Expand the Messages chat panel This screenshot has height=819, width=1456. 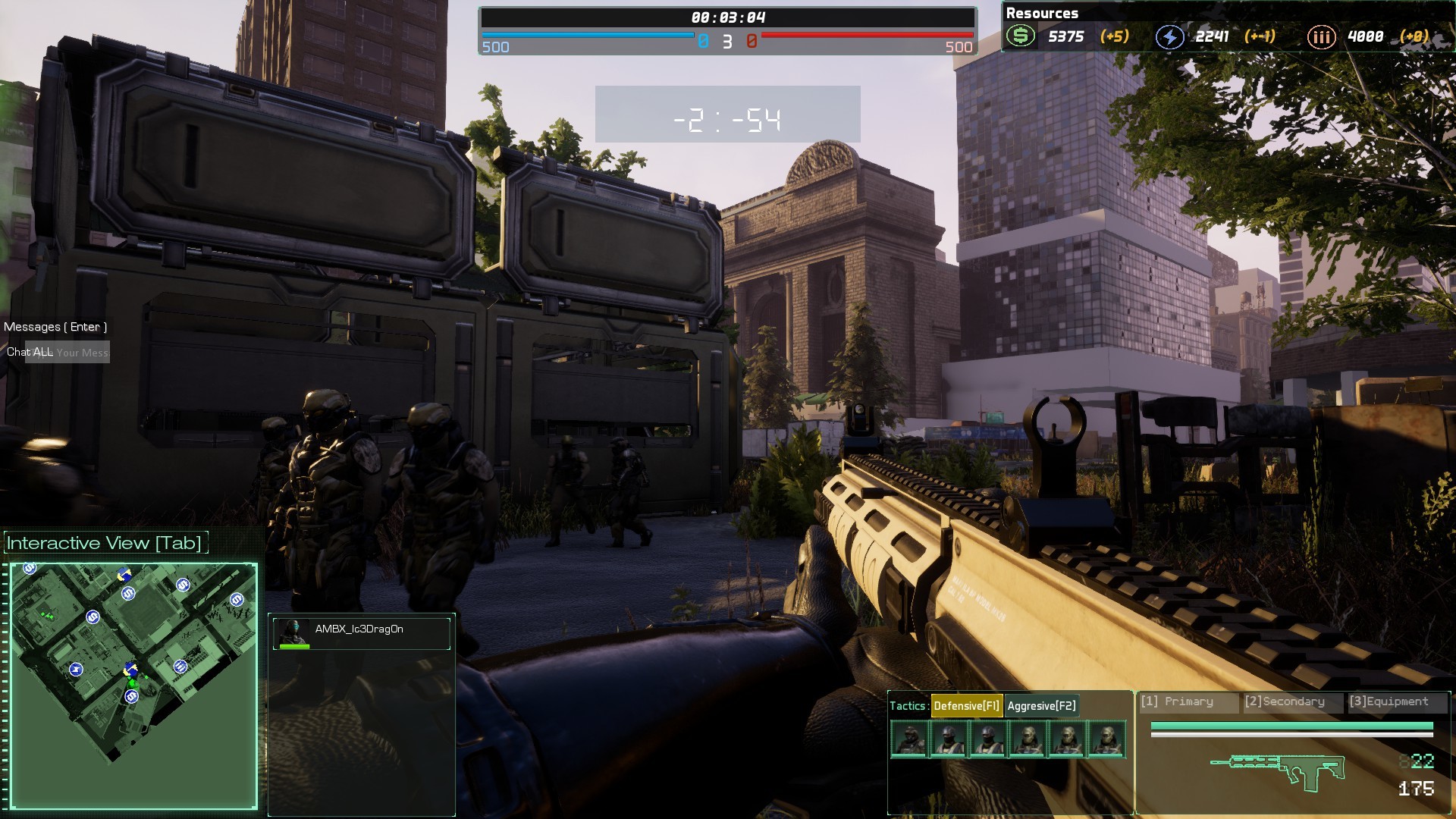55,326
